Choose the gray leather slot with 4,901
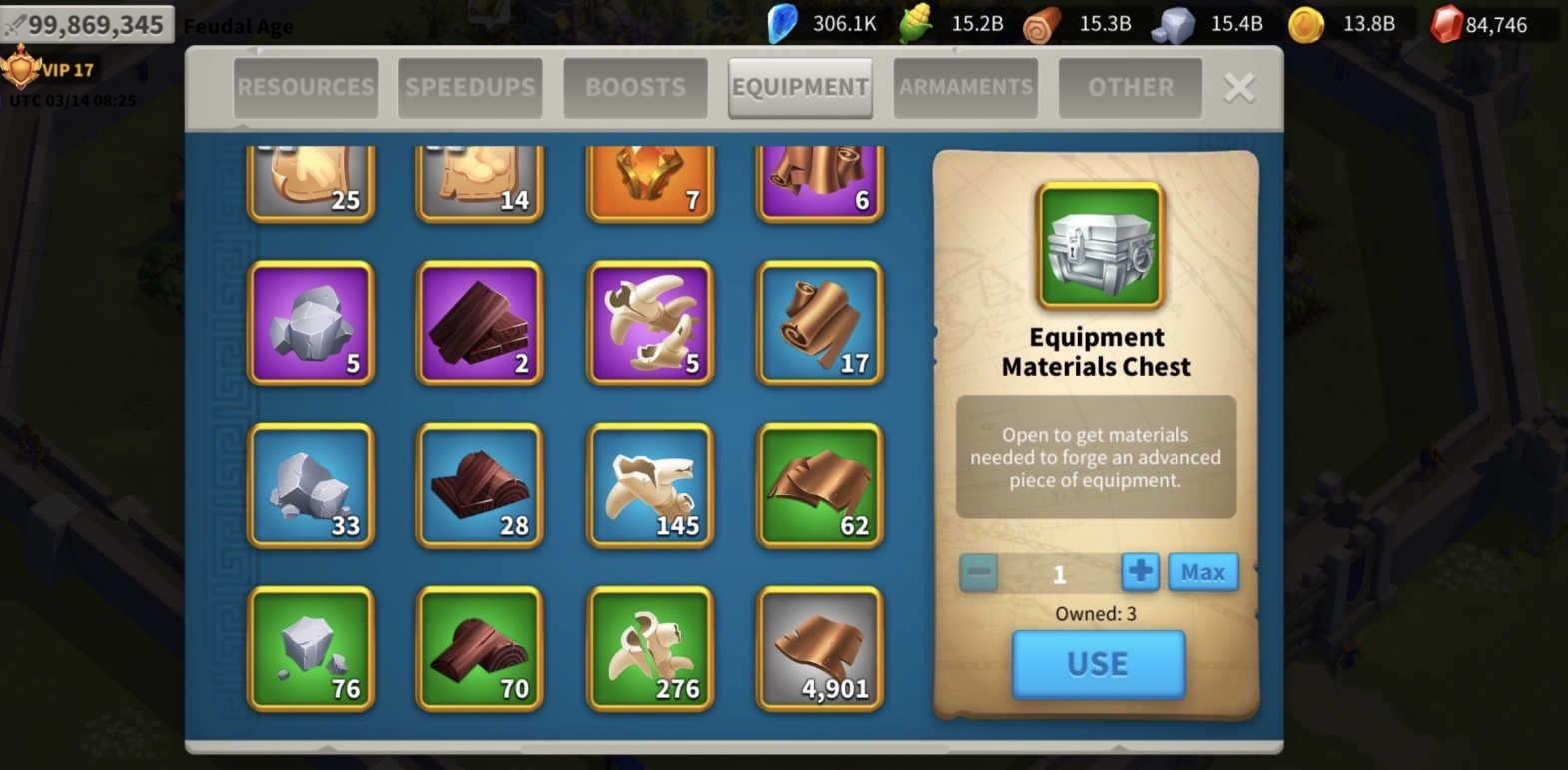Image resolution: width=1568 pixels, height=770 pixels. 820,649
